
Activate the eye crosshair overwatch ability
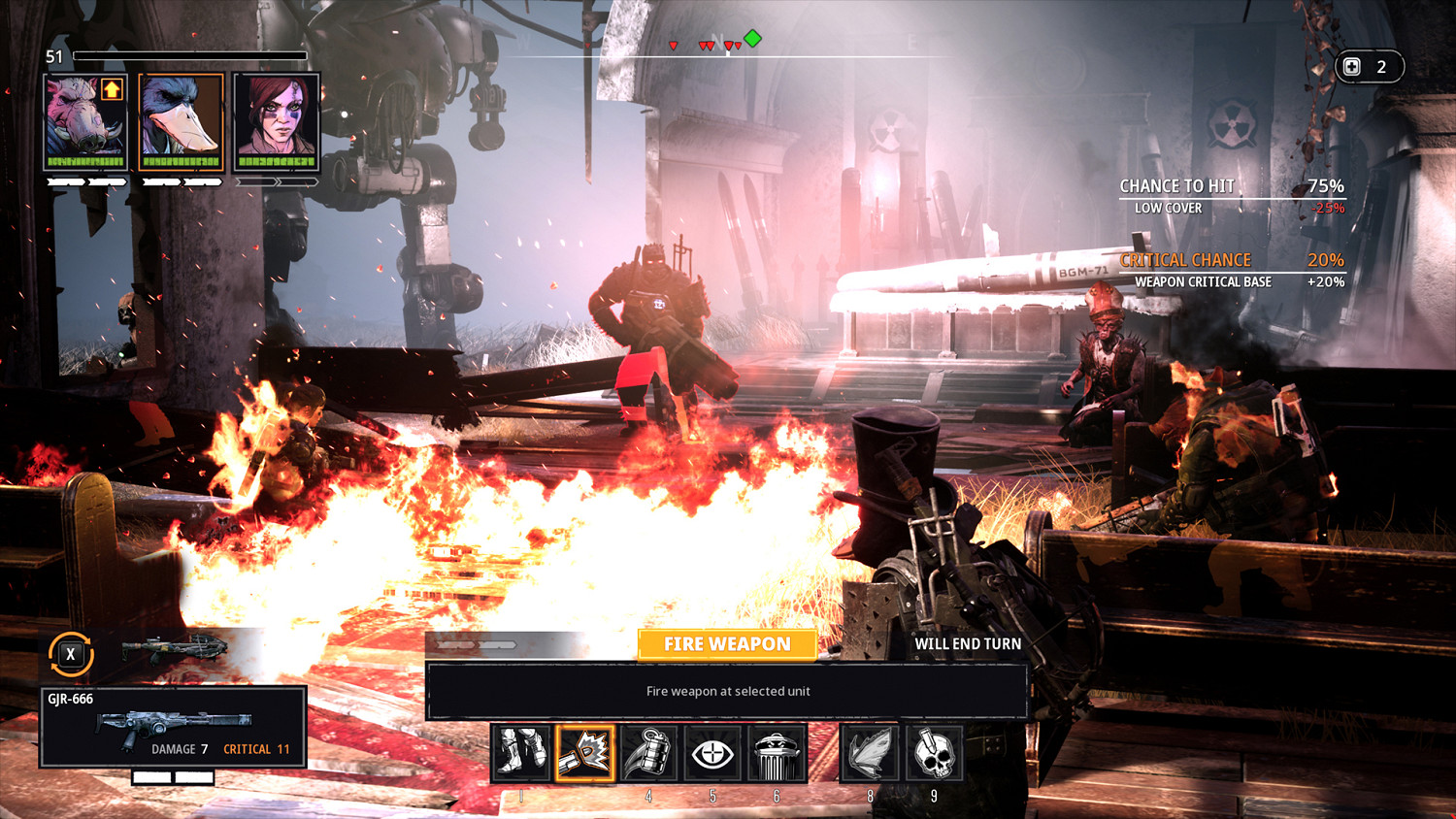coord(712,753)
